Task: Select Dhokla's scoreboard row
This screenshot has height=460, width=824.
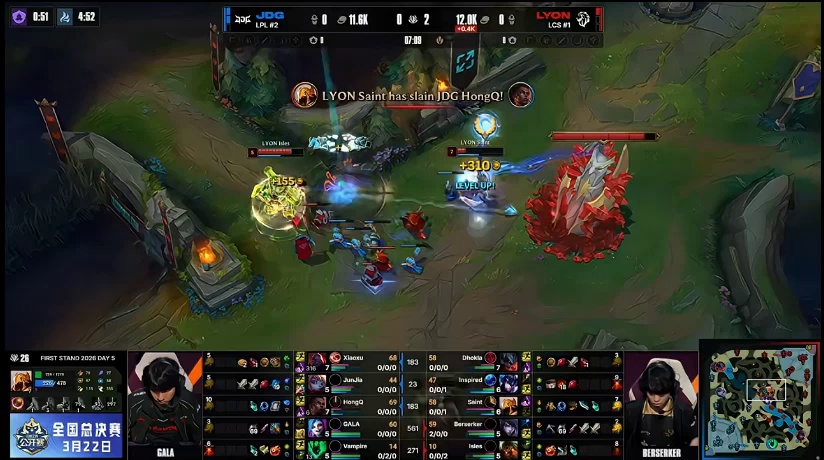Action: point(475,360)
